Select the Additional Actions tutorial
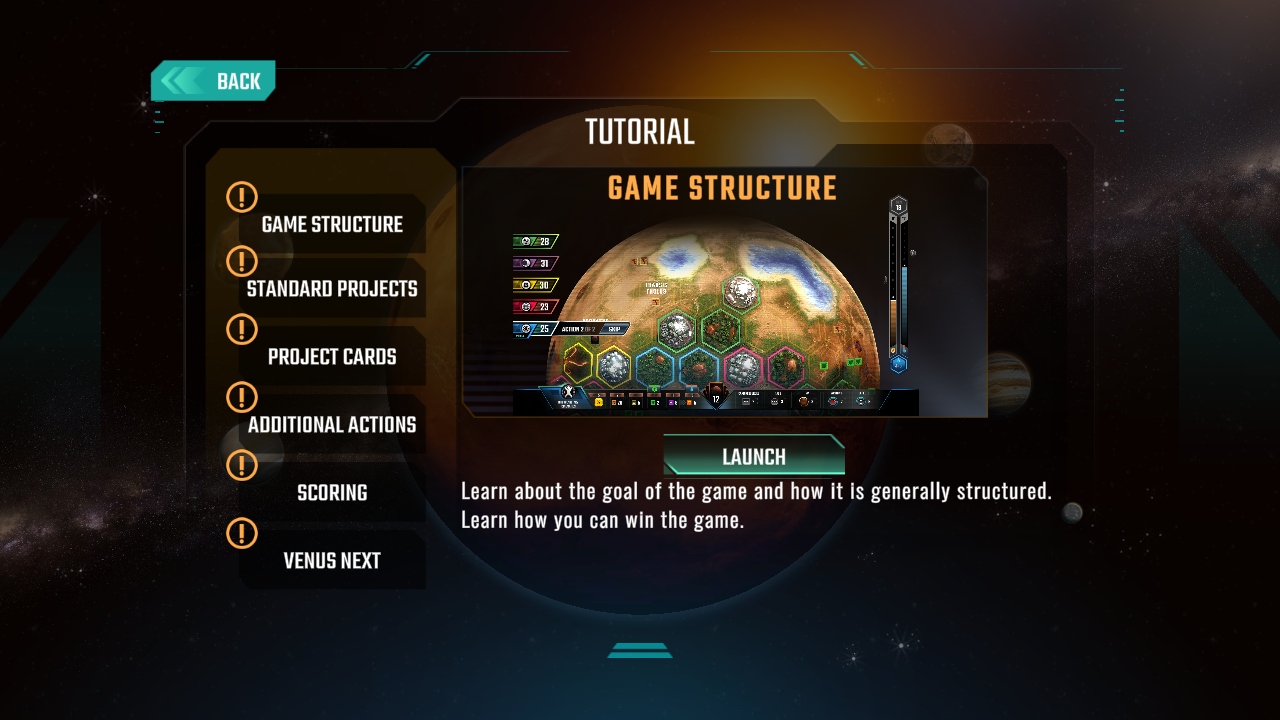Screen dimensions: 1280x720 [332, 425]
